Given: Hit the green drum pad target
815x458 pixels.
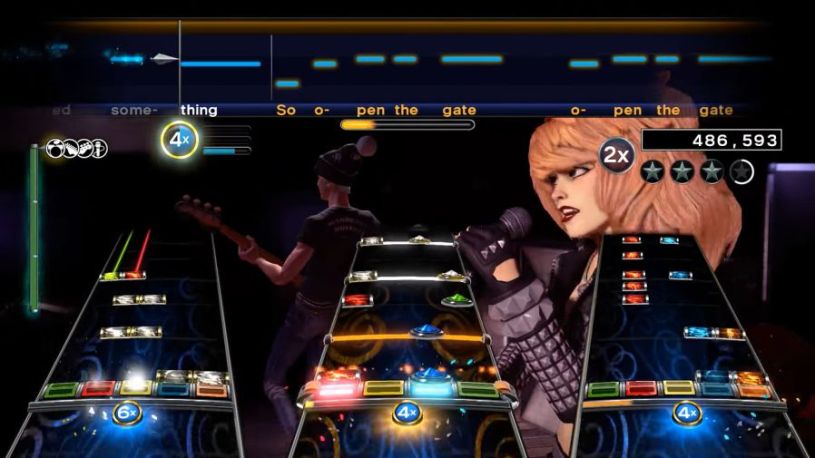Looking at the screenshot, I should tap(476, 389).
